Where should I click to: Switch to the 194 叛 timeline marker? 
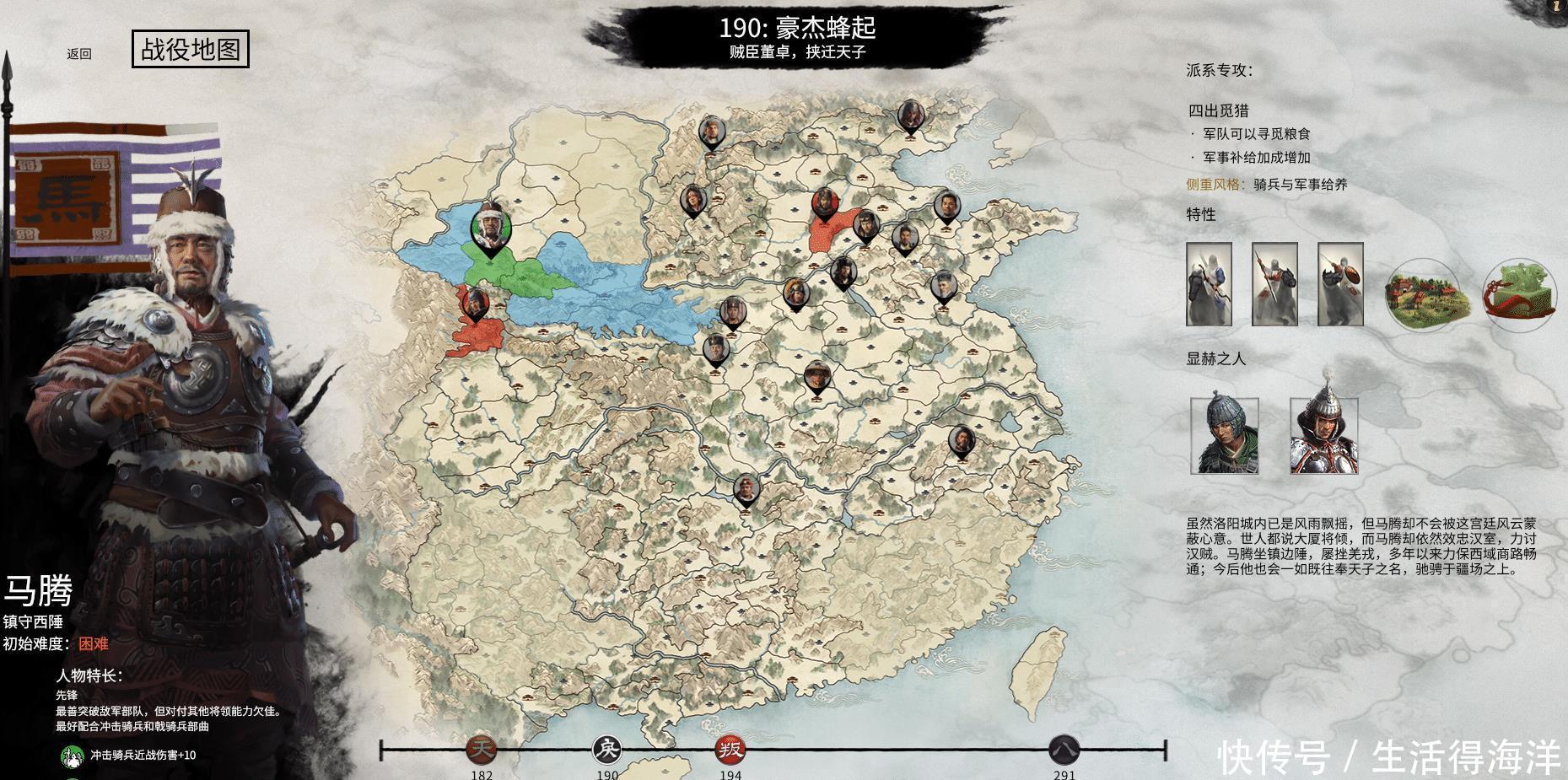pyautogui.click(x=730, y=749)
